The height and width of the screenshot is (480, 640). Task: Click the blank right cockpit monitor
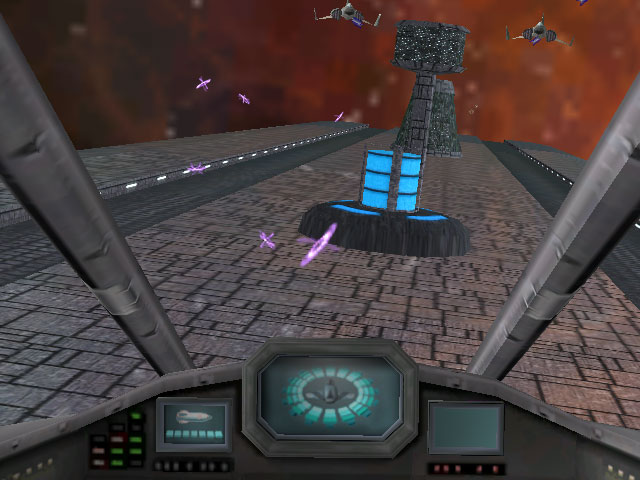click(x=465, y=427)
